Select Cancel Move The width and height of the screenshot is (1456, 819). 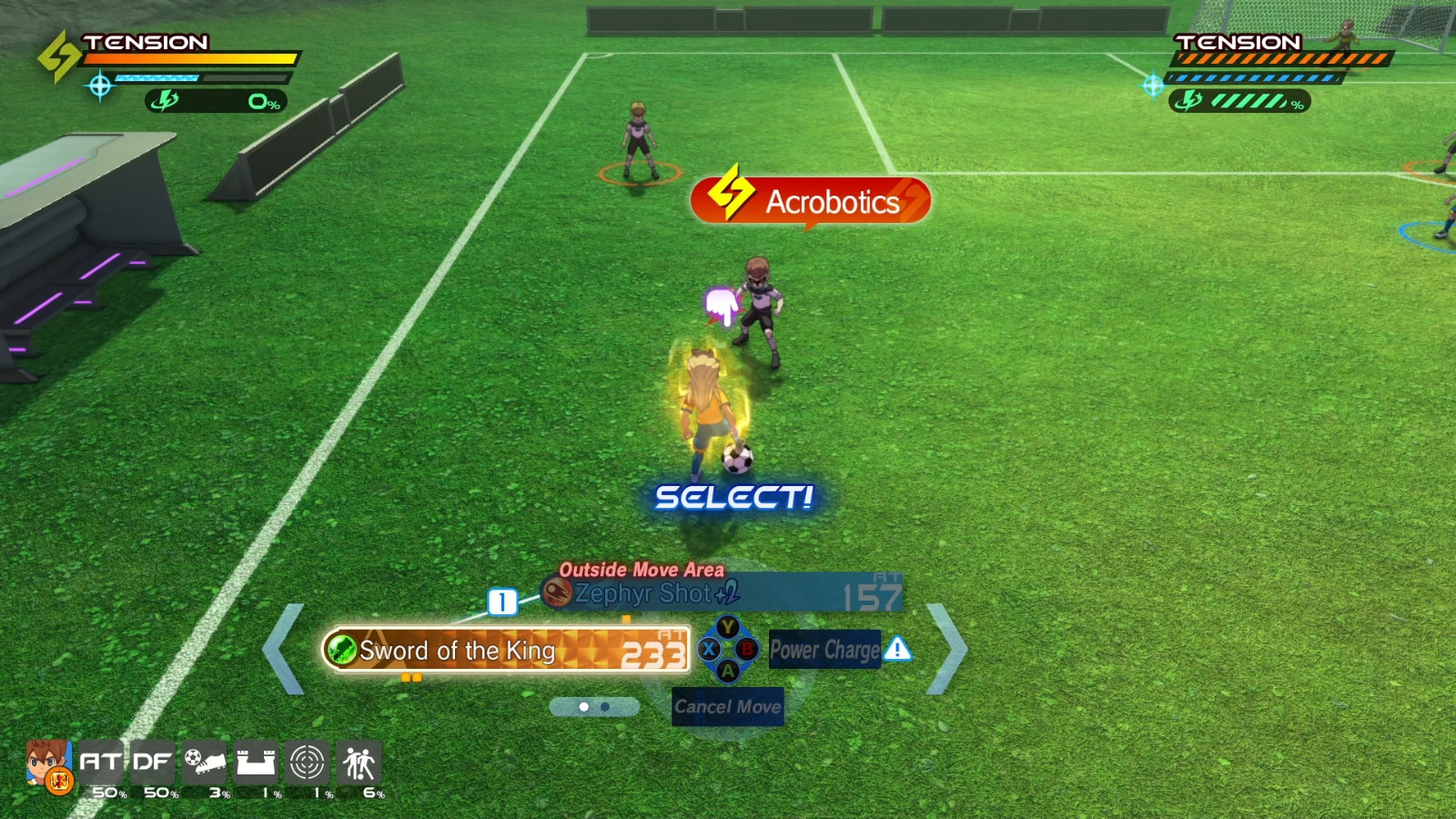[x=727, y=705]
